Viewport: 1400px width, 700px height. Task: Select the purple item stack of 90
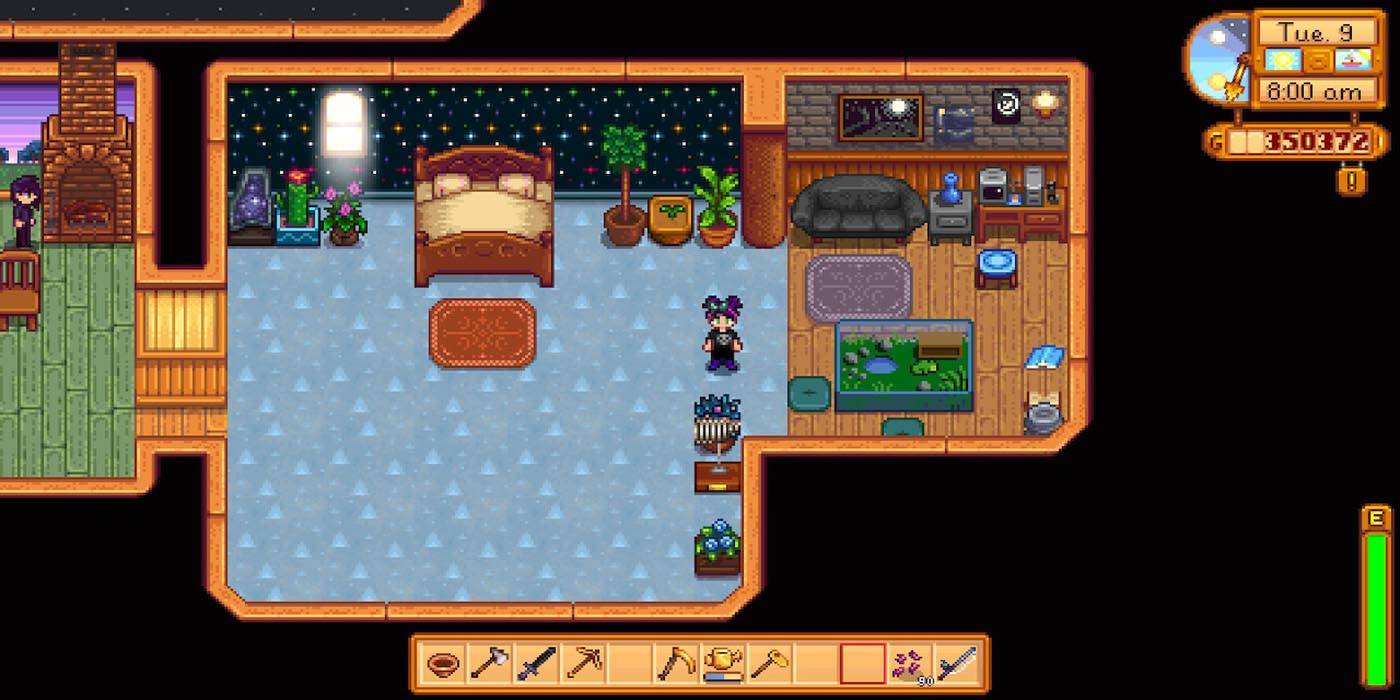[909, 663]
